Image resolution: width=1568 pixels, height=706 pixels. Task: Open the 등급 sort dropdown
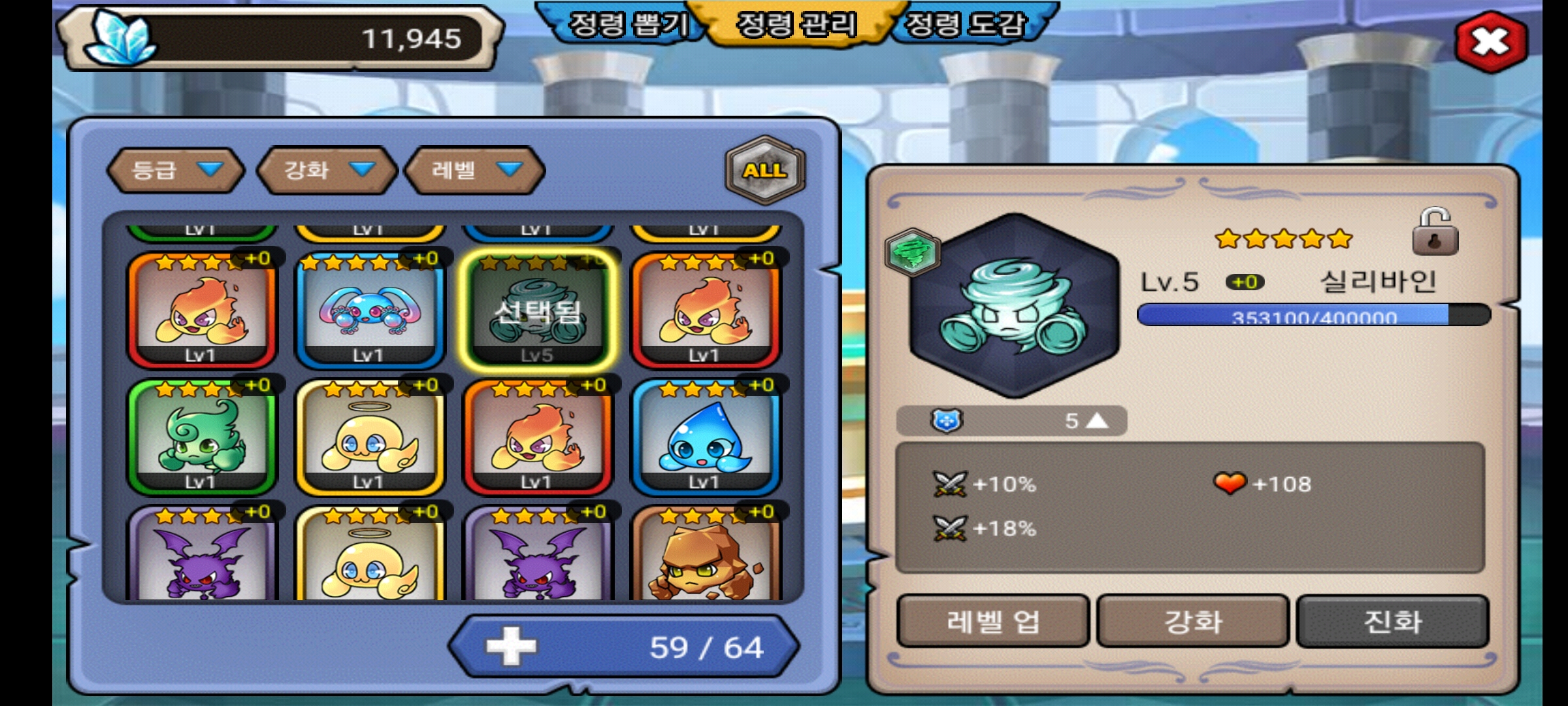(x=176, y=171)
